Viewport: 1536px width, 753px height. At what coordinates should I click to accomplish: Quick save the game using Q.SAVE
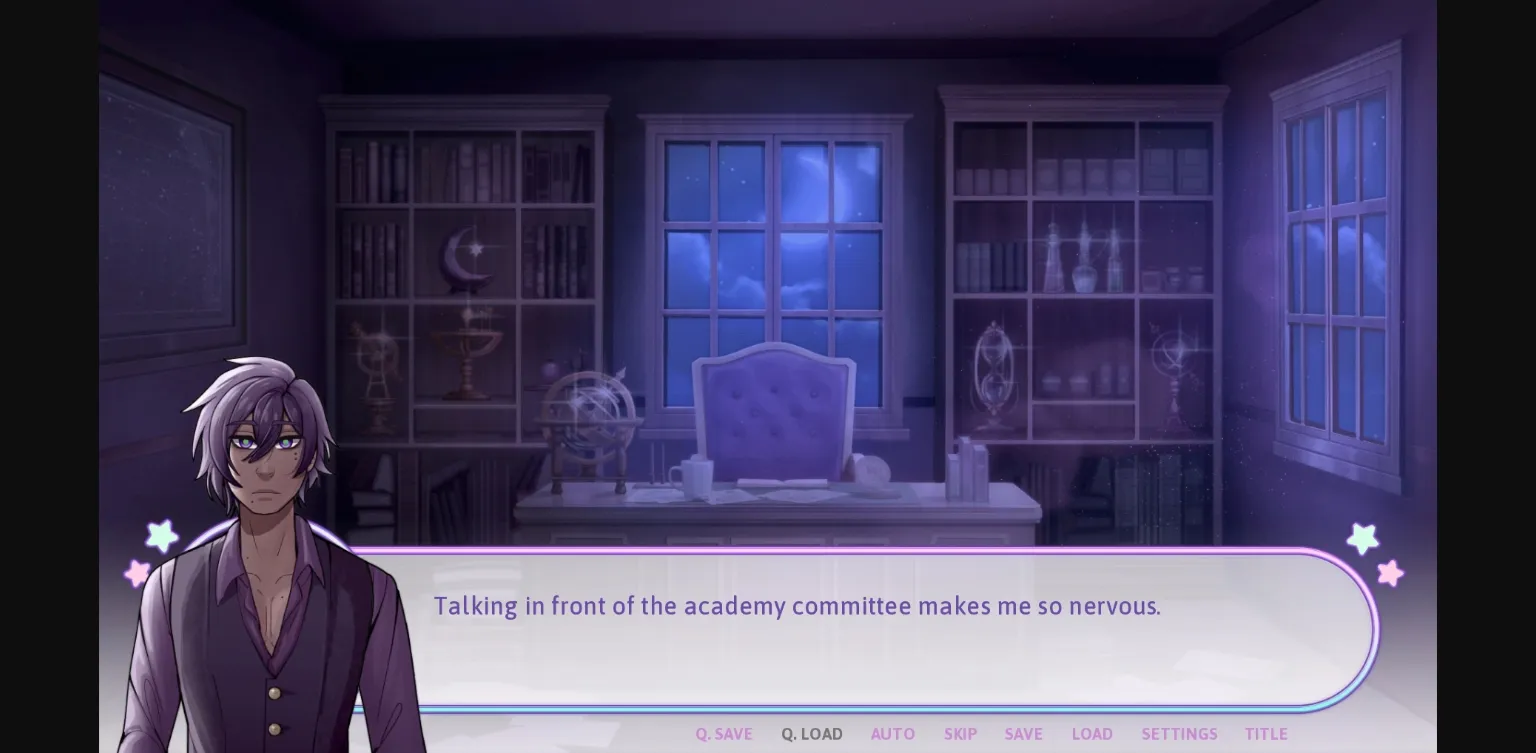[723, 733]
